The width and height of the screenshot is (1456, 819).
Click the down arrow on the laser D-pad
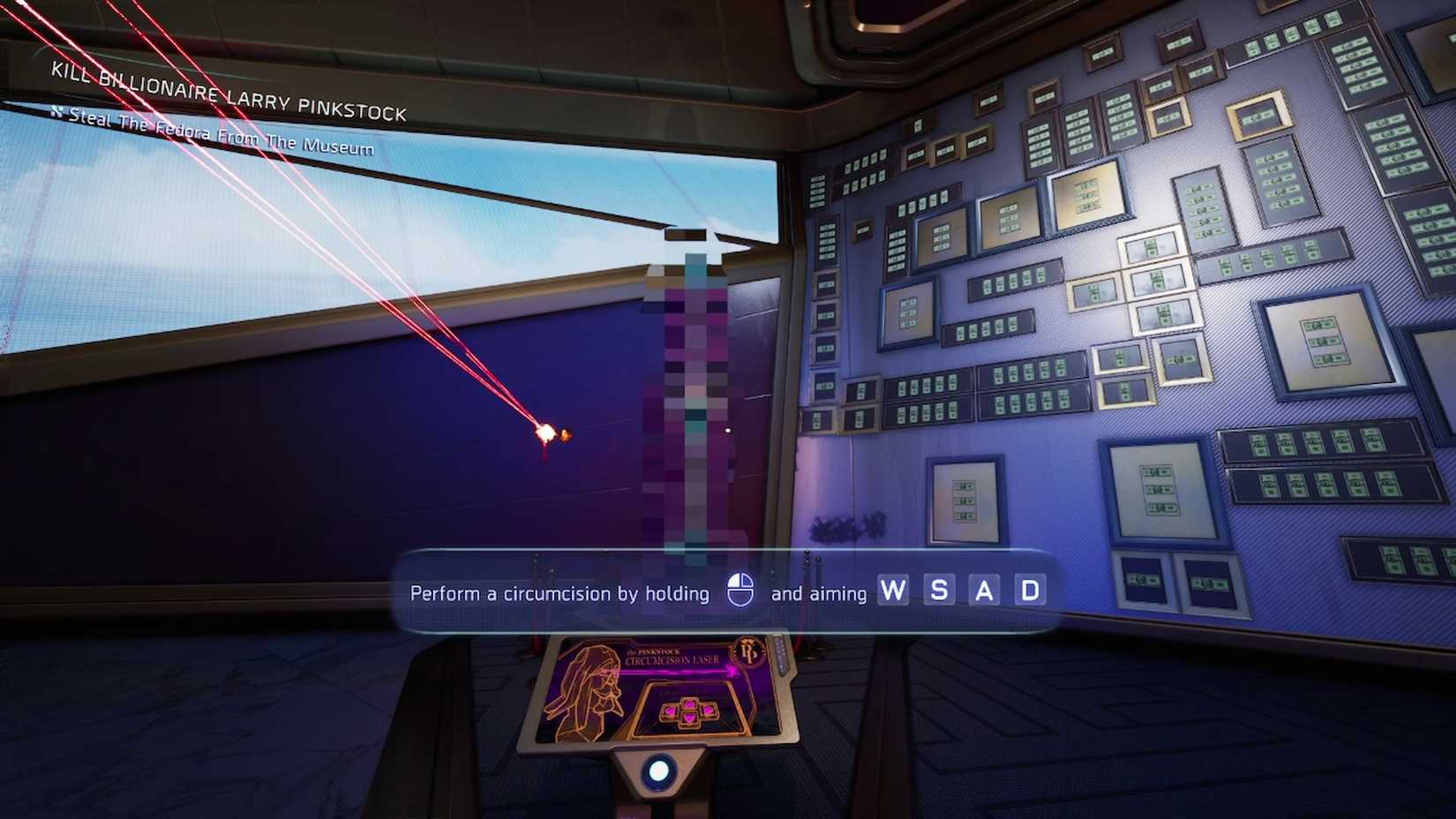pos(688,718)
